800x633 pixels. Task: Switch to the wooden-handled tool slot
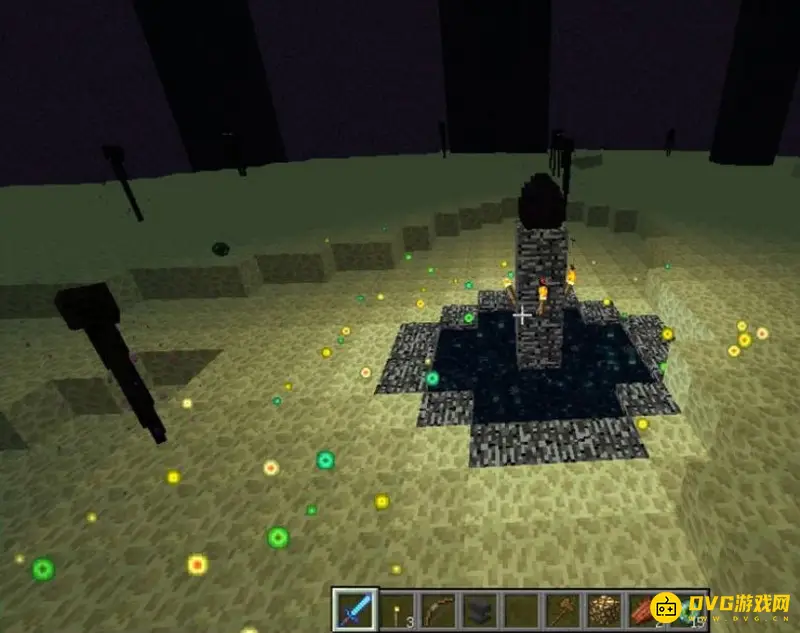click(x=564, y=609)
